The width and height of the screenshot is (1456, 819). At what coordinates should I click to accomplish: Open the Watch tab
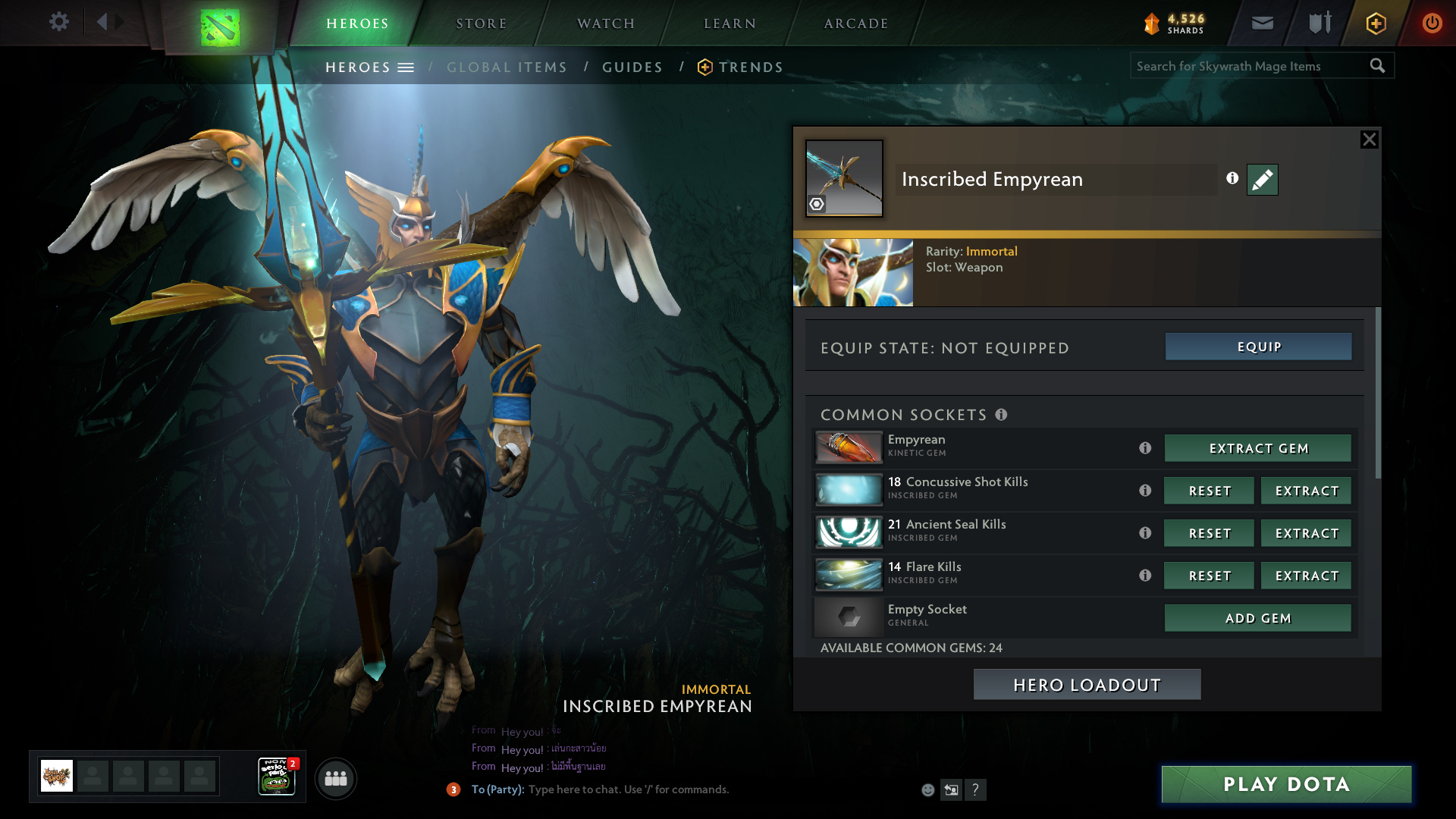click(606, 24)
